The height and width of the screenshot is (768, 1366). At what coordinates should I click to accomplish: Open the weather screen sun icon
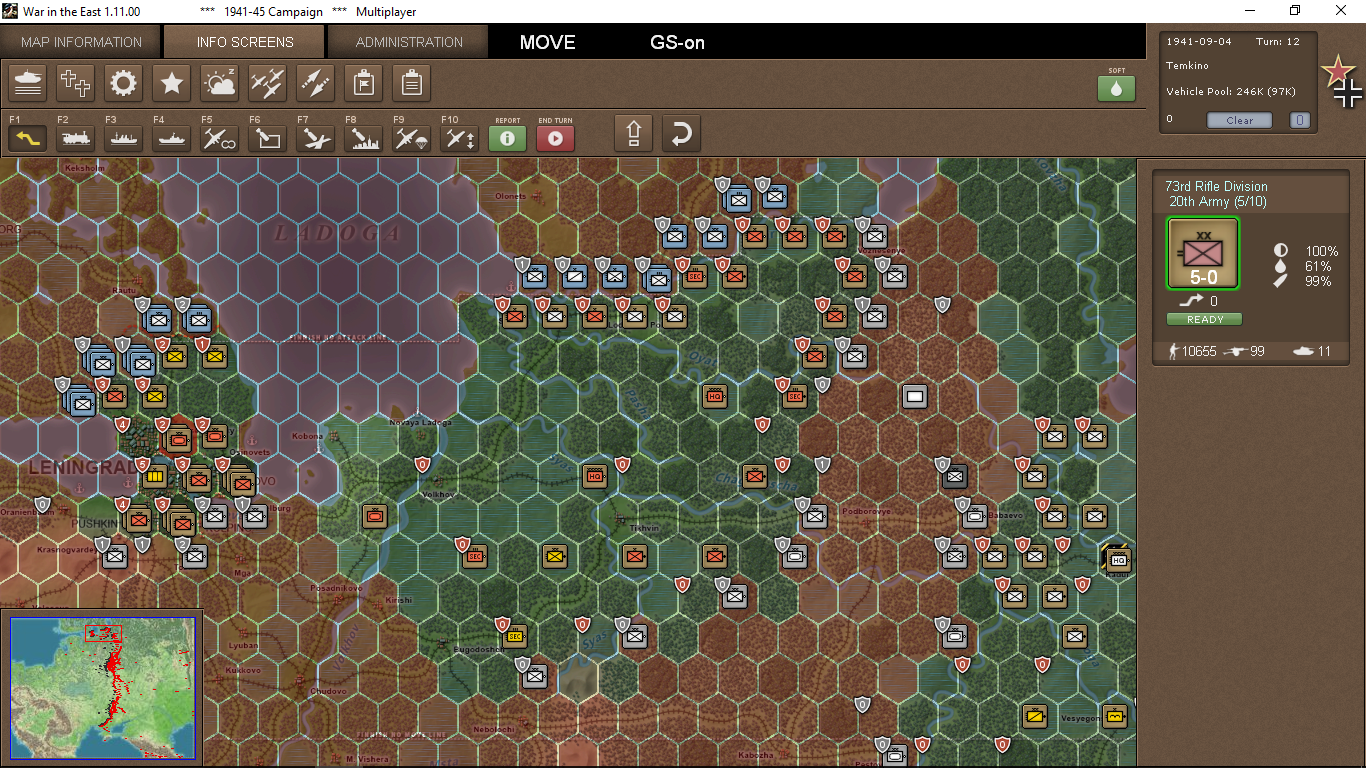click(x=219, y=83)
